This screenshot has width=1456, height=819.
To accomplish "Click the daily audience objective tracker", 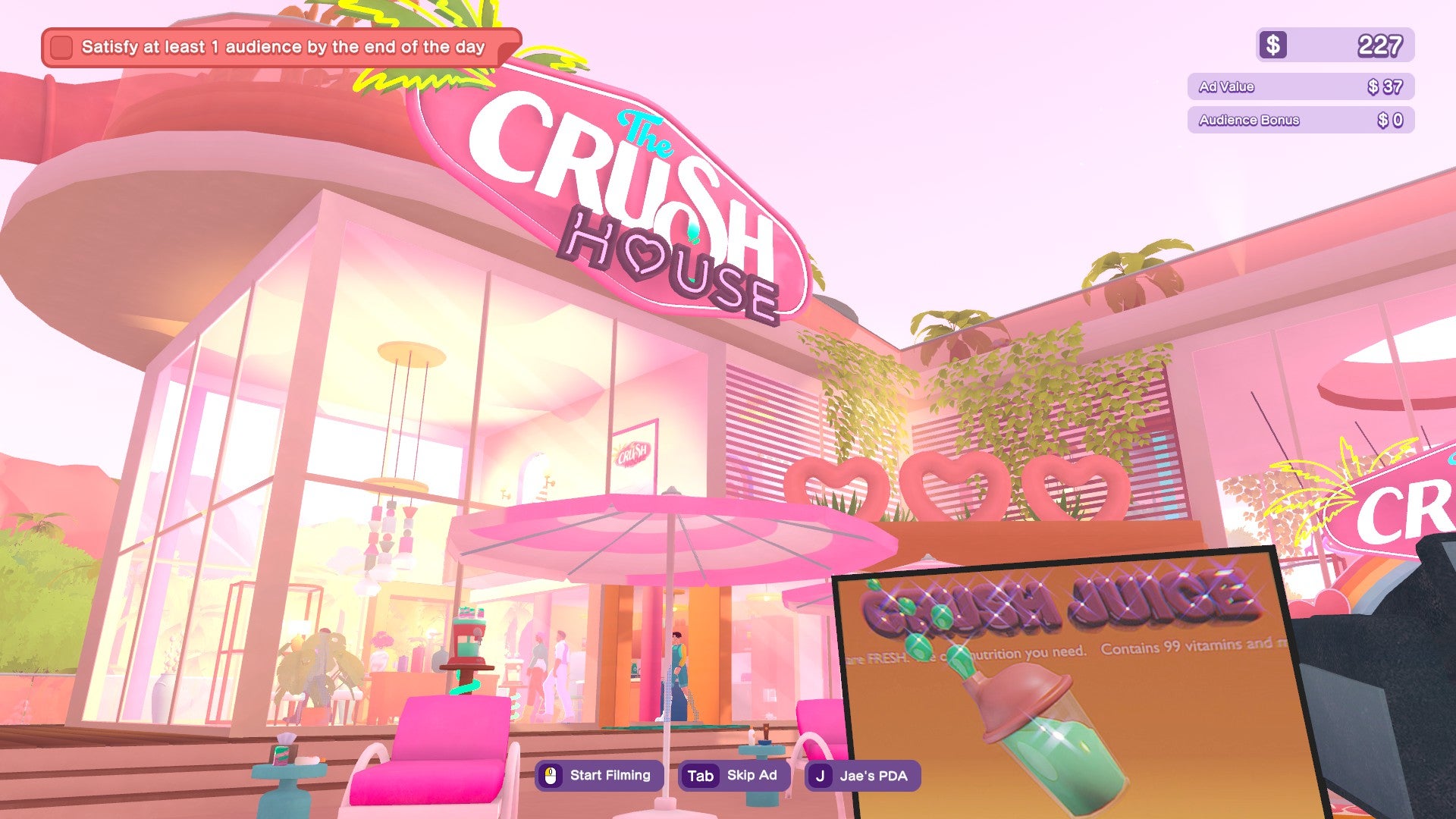I will (282, 47).
